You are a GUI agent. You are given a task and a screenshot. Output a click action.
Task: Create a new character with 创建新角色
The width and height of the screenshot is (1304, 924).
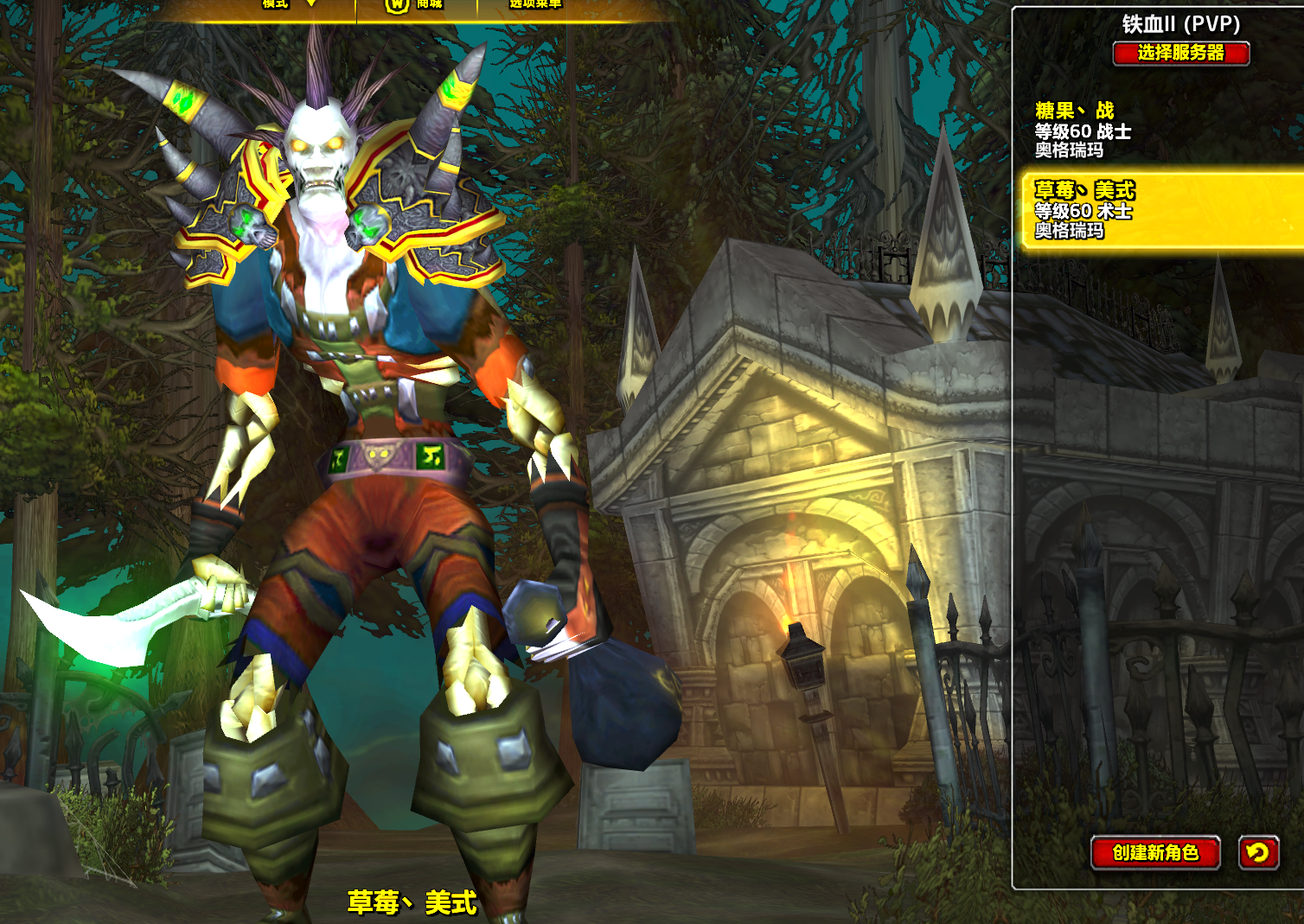tap(1155, 852)
